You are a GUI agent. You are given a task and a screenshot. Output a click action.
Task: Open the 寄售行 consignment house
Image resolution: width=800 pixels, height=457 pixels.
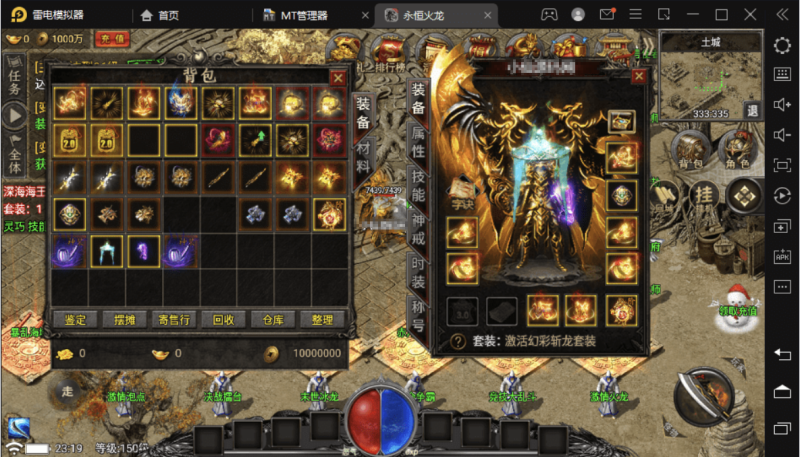point(175,320)
